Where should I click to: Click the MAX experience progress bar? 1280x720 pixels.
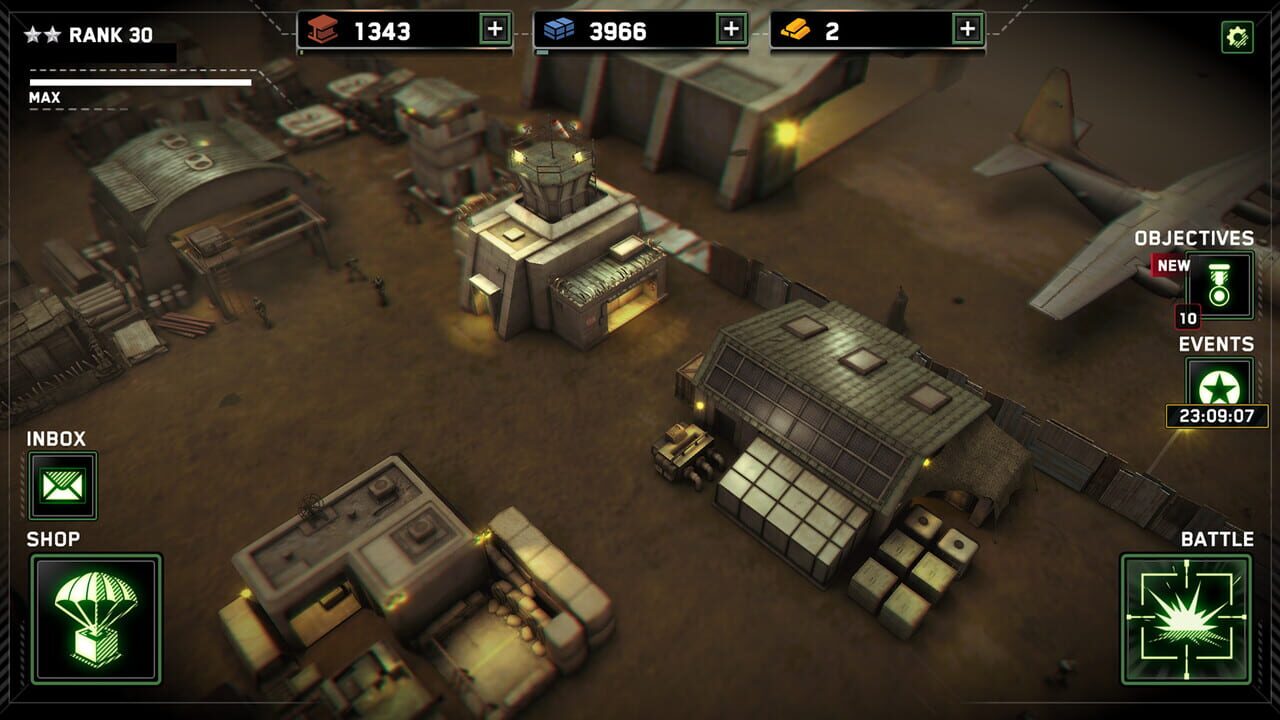click(140, 85)
